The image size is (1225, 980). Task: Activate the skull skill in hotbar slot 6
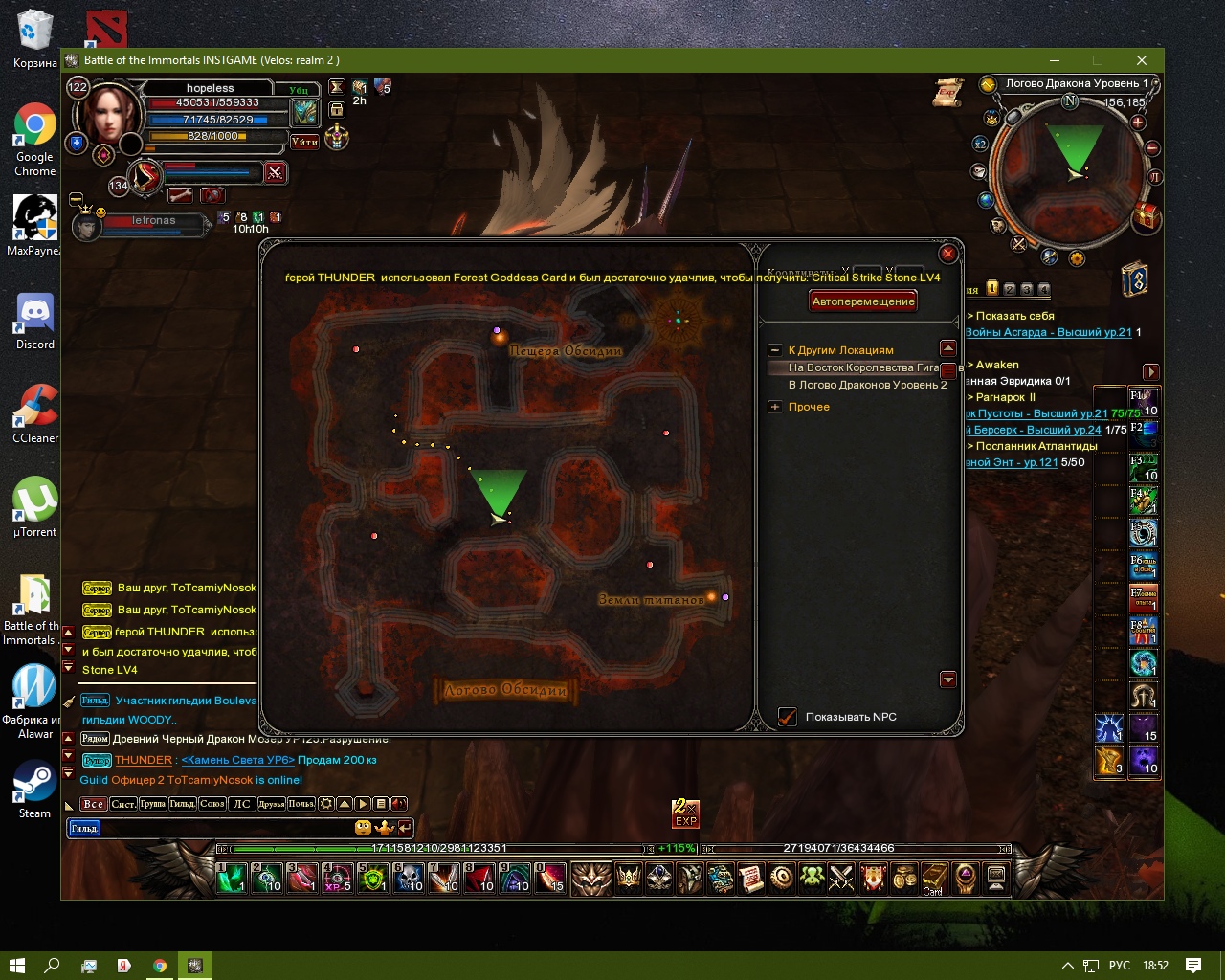click(409, 878)
